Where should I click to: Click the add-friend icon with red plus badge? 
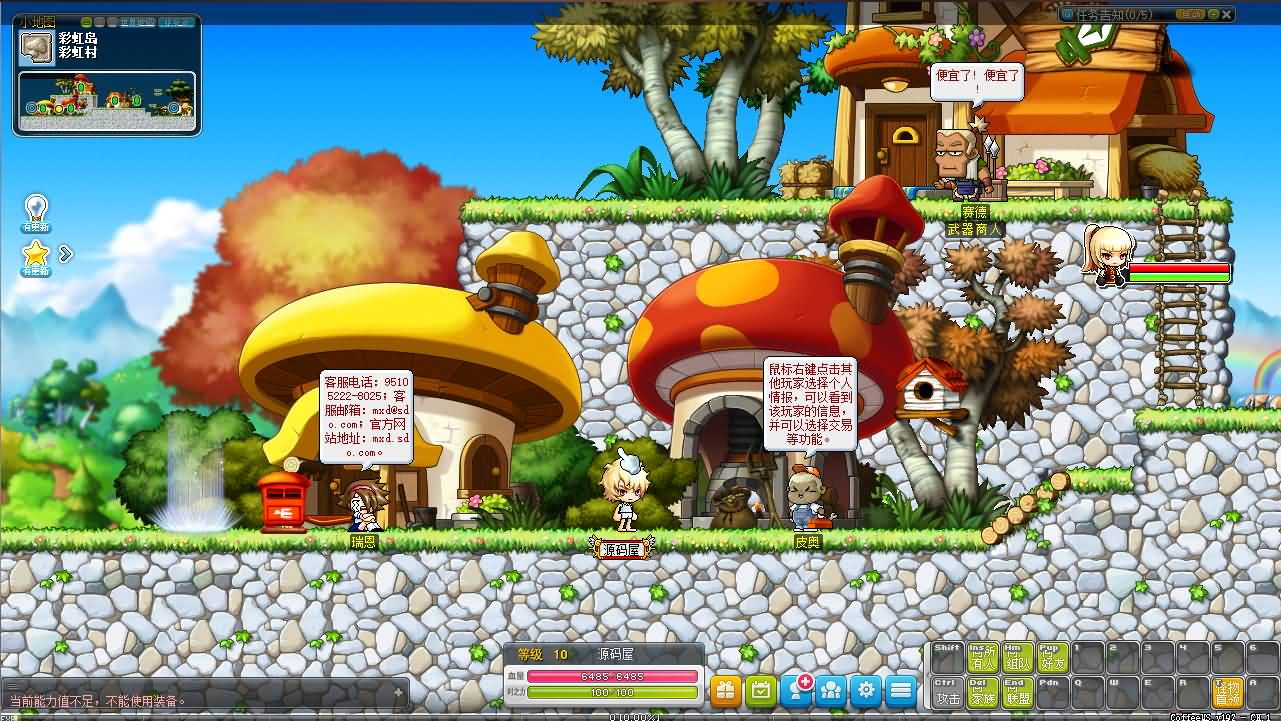796,690
